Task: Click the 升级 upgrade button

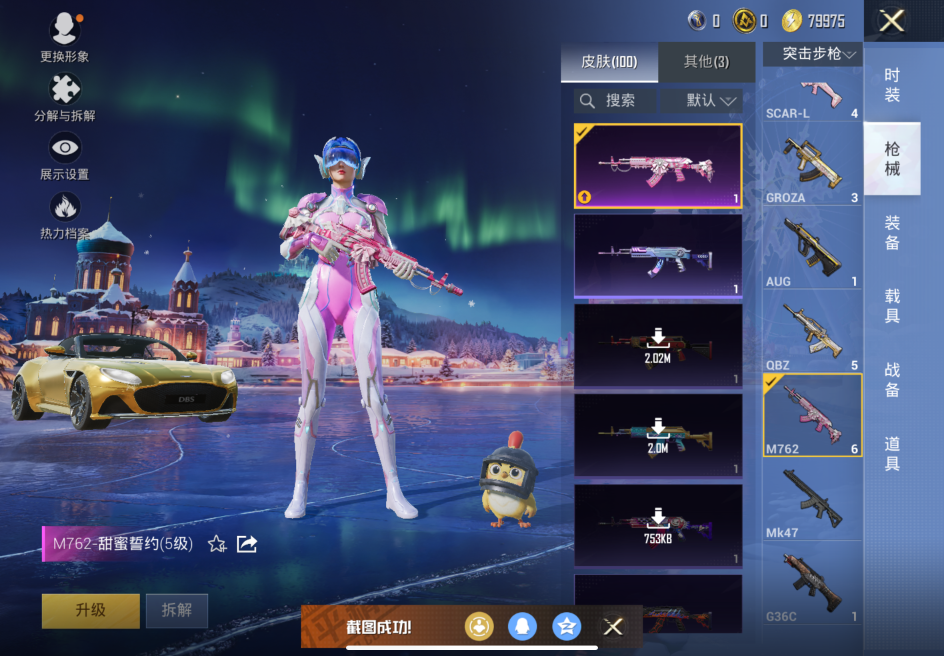Action: [91, 610]
